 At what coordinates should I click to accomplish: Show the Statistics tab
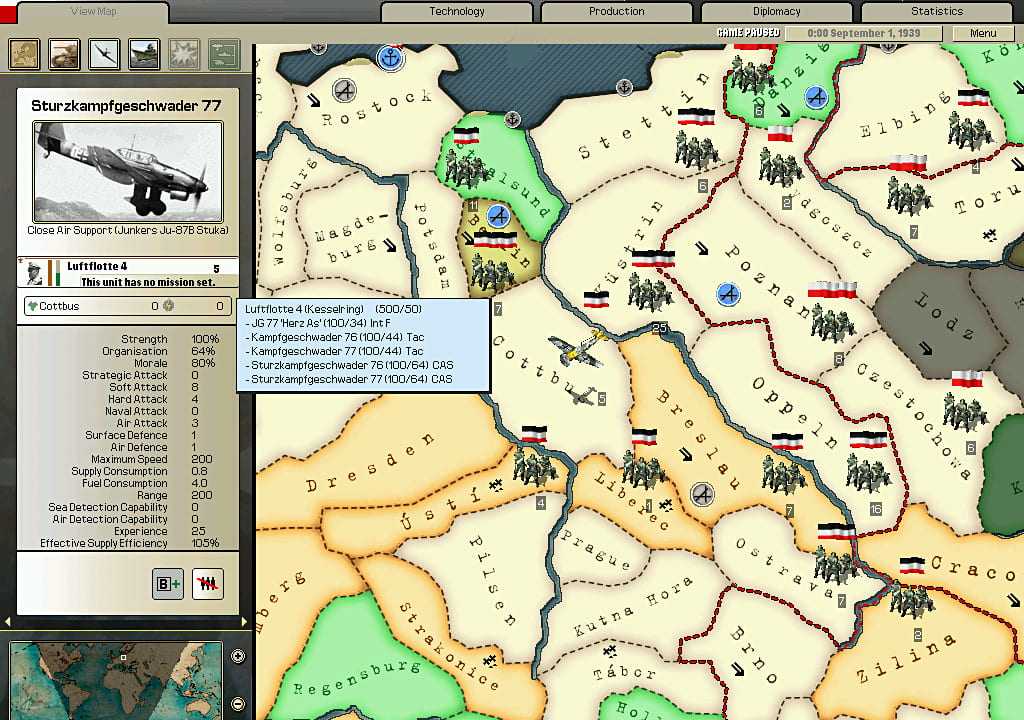pyautogui.click(x=937, y=12)
